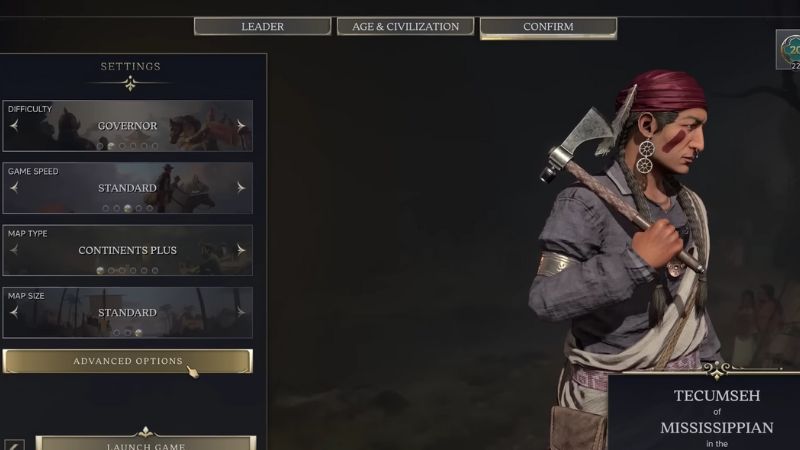Open Advanced Options
This screenshot has height=450, width=800.
(x=128, y=361)
